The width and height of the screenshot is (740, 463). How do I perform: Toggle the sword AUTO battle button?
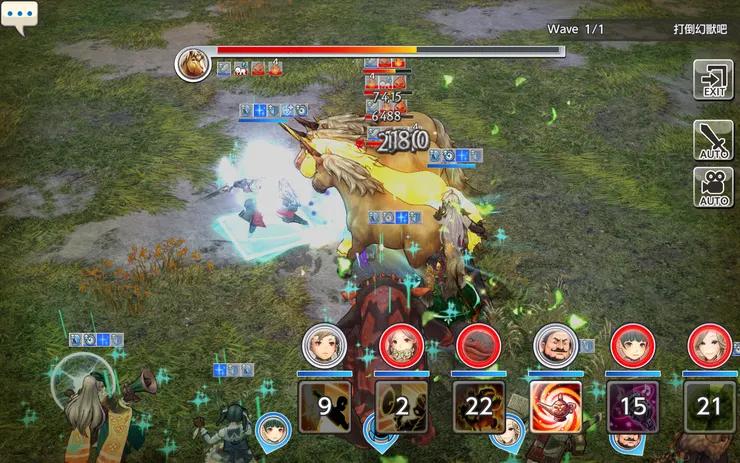coord(713,140)
